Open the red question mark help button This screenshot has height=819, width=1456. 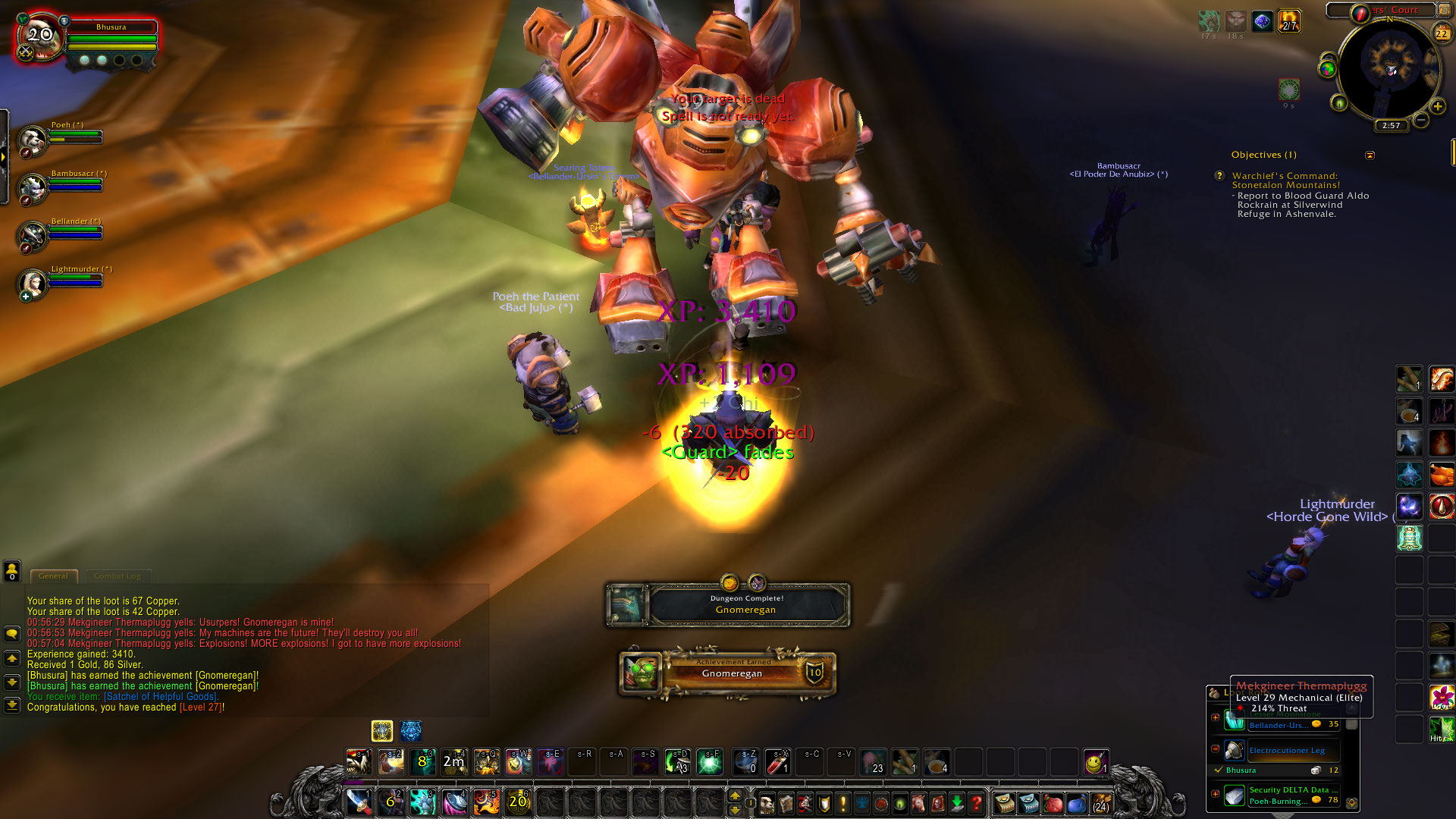click(x=977, y=802)
